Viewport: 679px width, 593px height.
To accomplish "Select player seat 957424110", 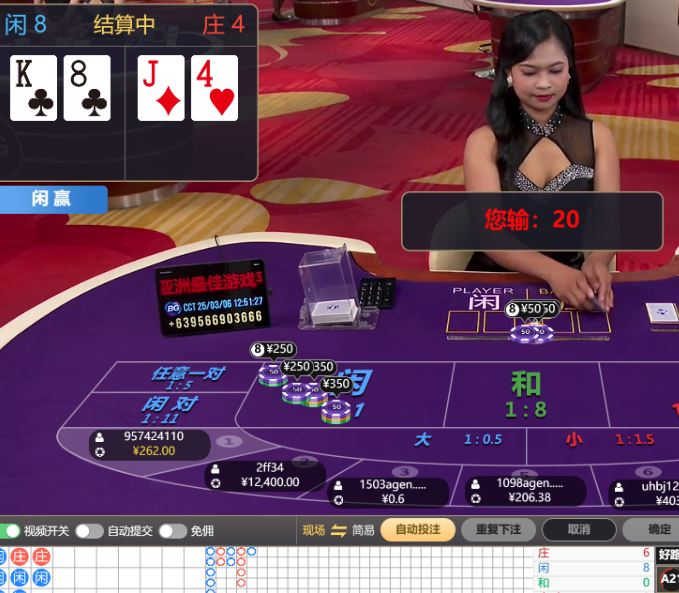I will 150,444.
